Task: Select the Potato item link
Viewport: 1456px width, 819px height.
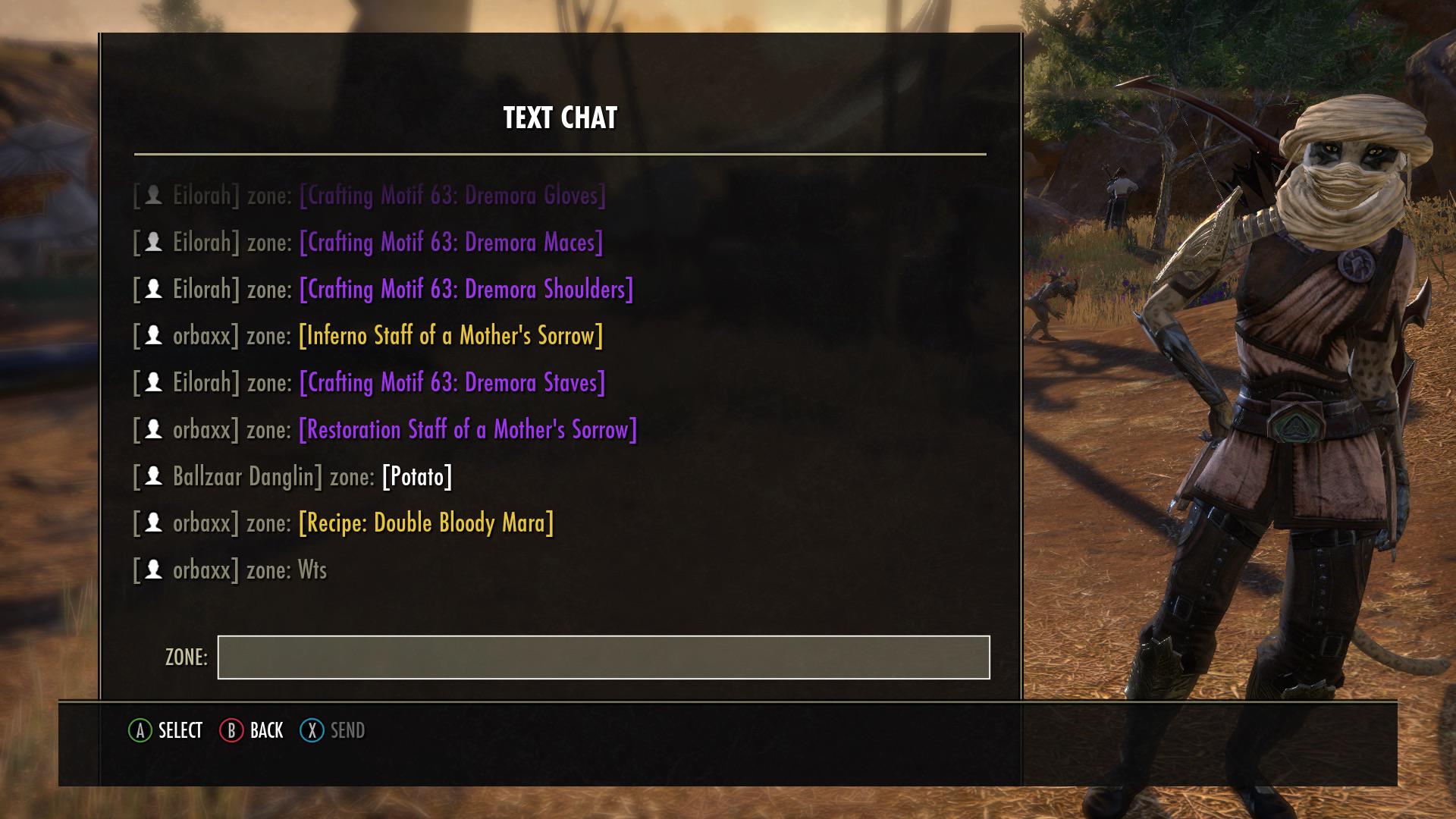Action: pos(416,476)
